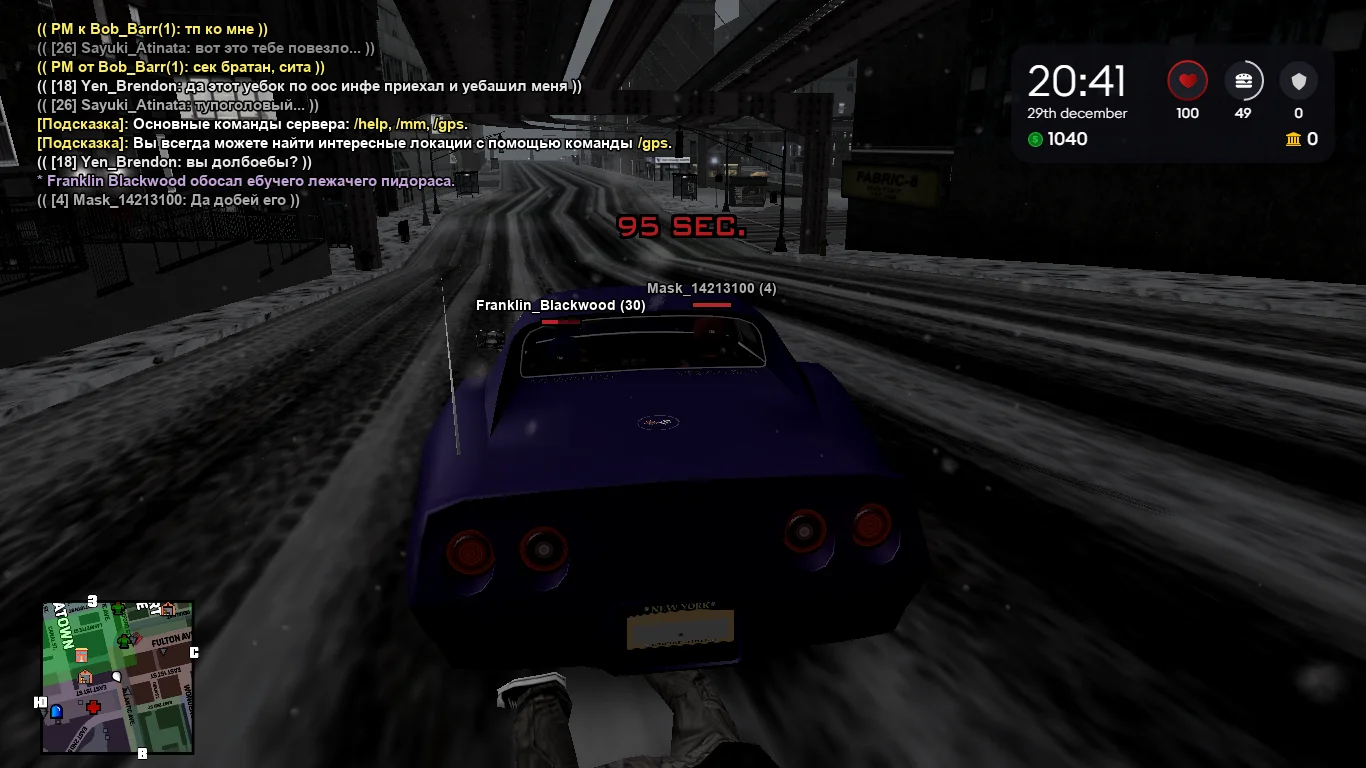
Task: Click the white player position marker on minimap
Action: (116, 676)
